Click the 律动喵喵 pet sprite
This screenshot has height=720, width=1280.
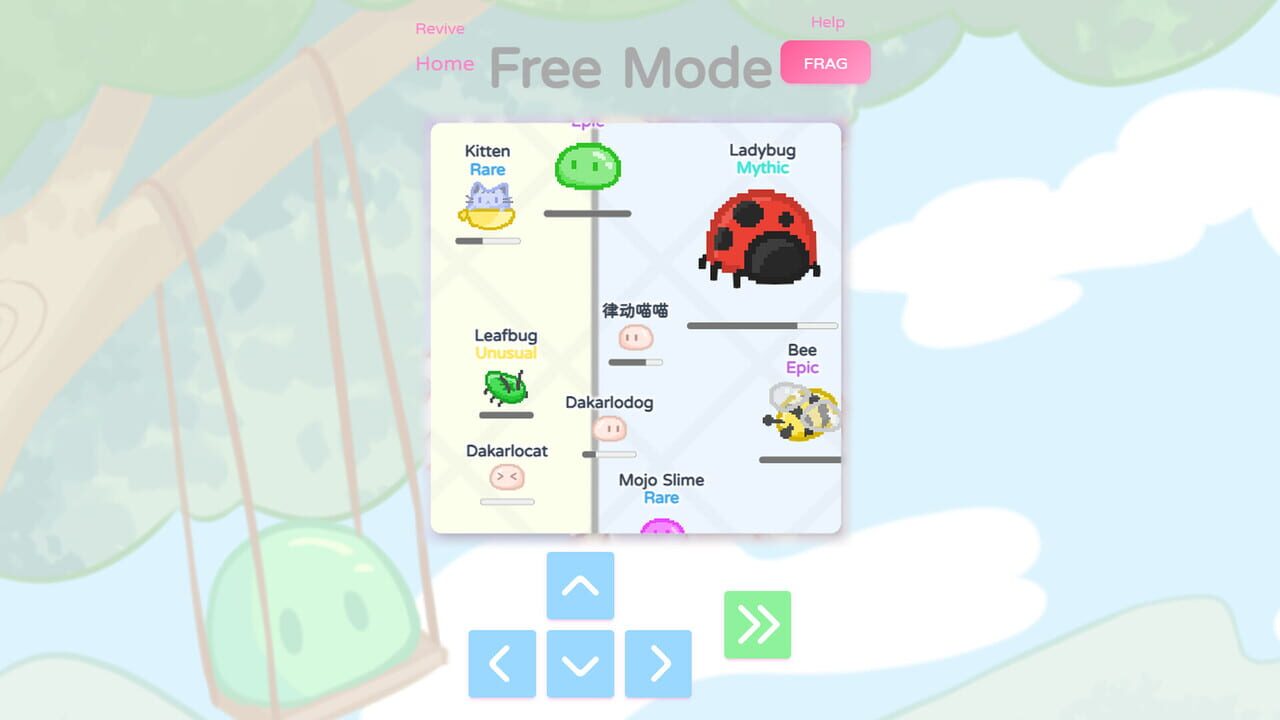click(637, 338)
